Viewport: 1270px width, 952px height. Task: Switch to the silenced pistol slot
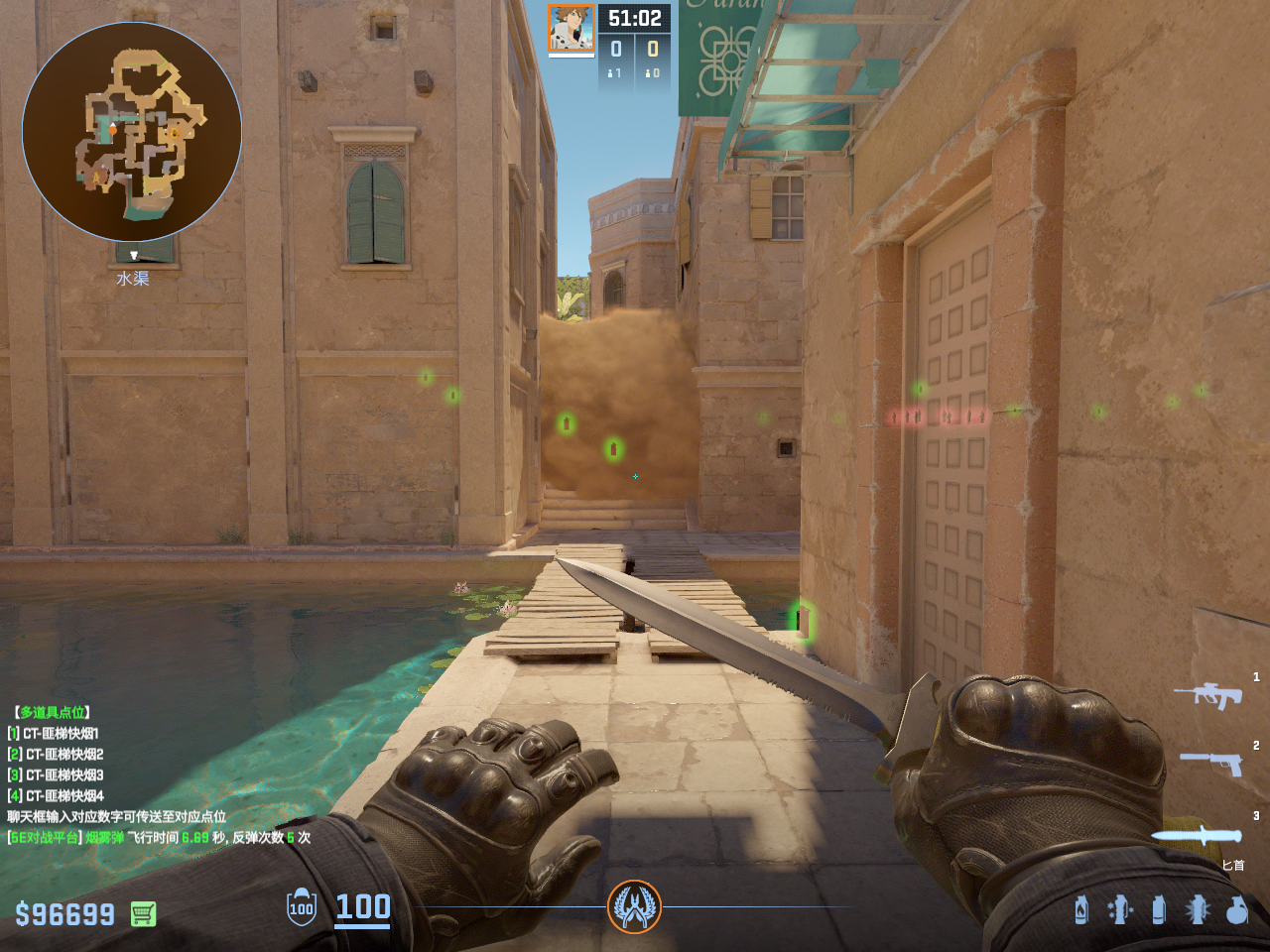1211,763
